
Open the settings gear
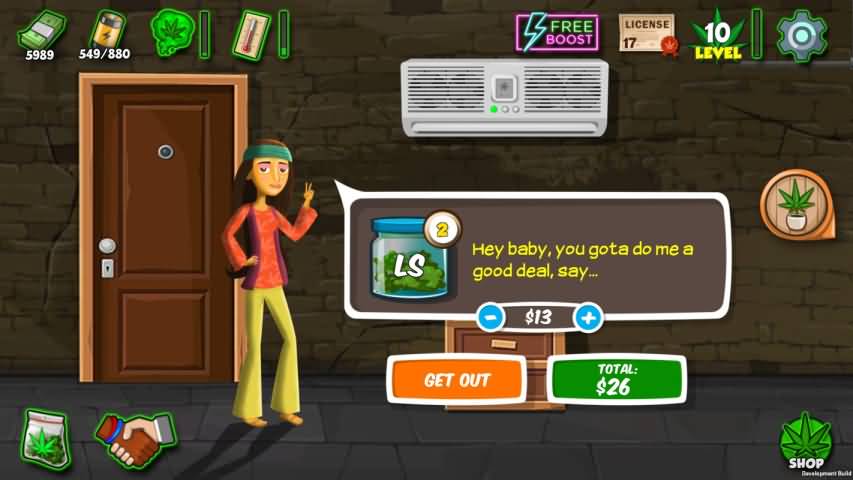[x=802, y=35]
